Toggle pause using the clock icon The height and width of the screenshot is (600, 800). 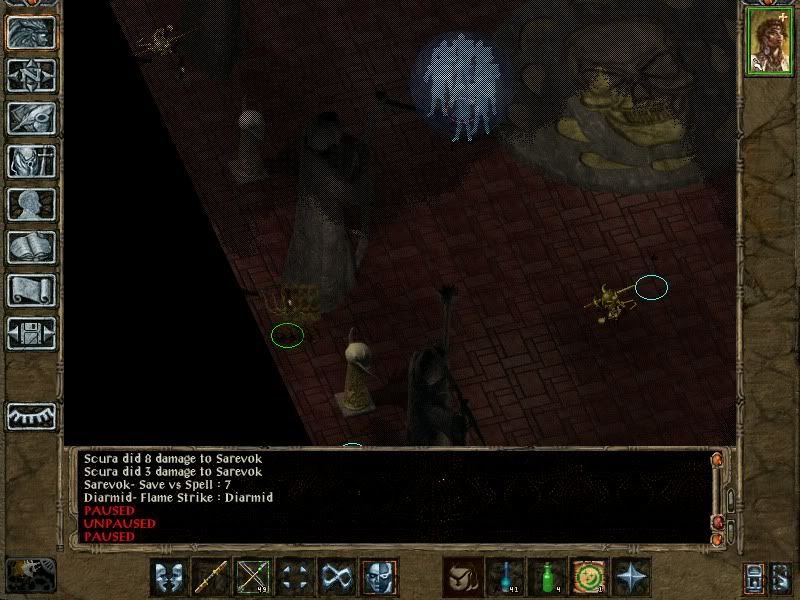click(29, 573)
